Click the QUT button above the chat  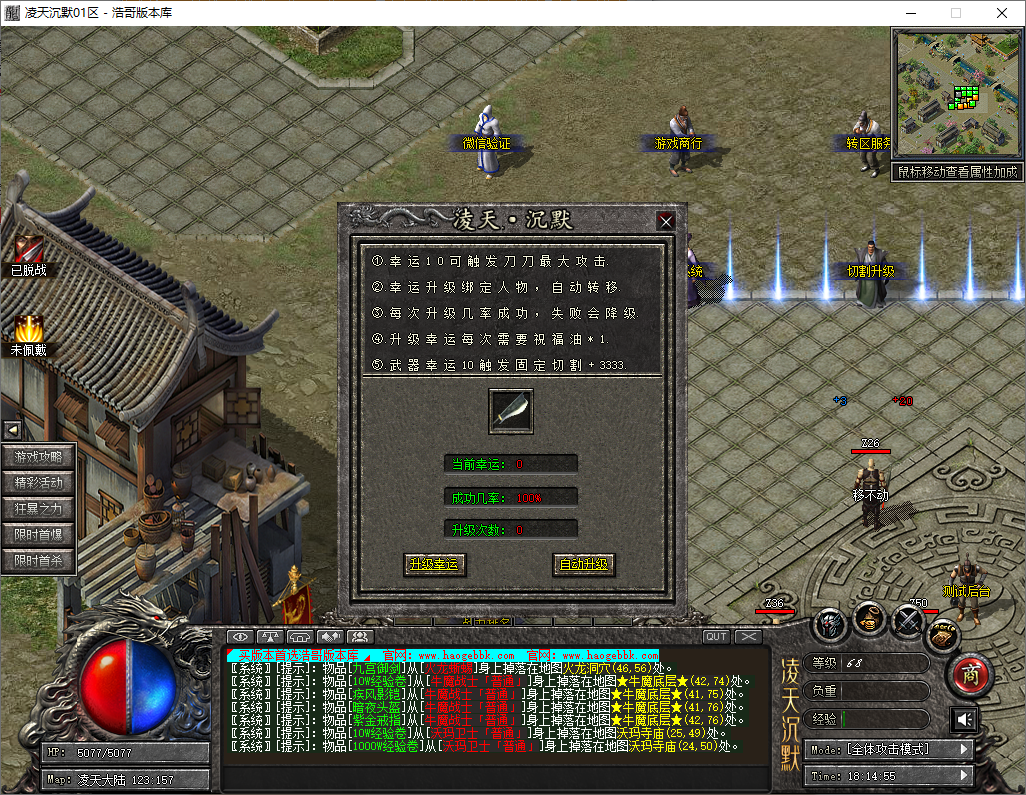pos(716,637)
